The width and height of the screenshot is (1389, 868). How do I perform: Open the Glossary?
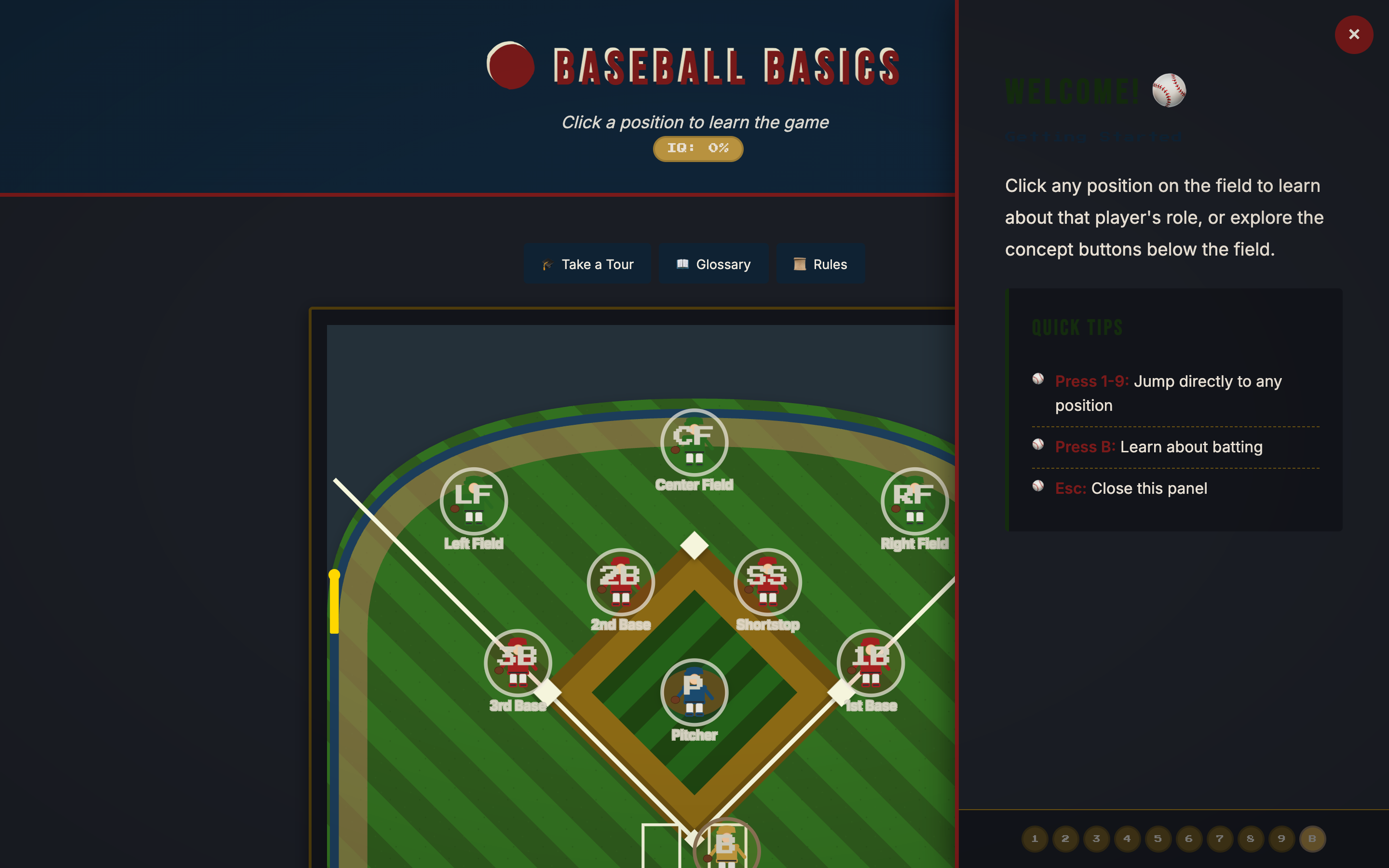point(713,263)
